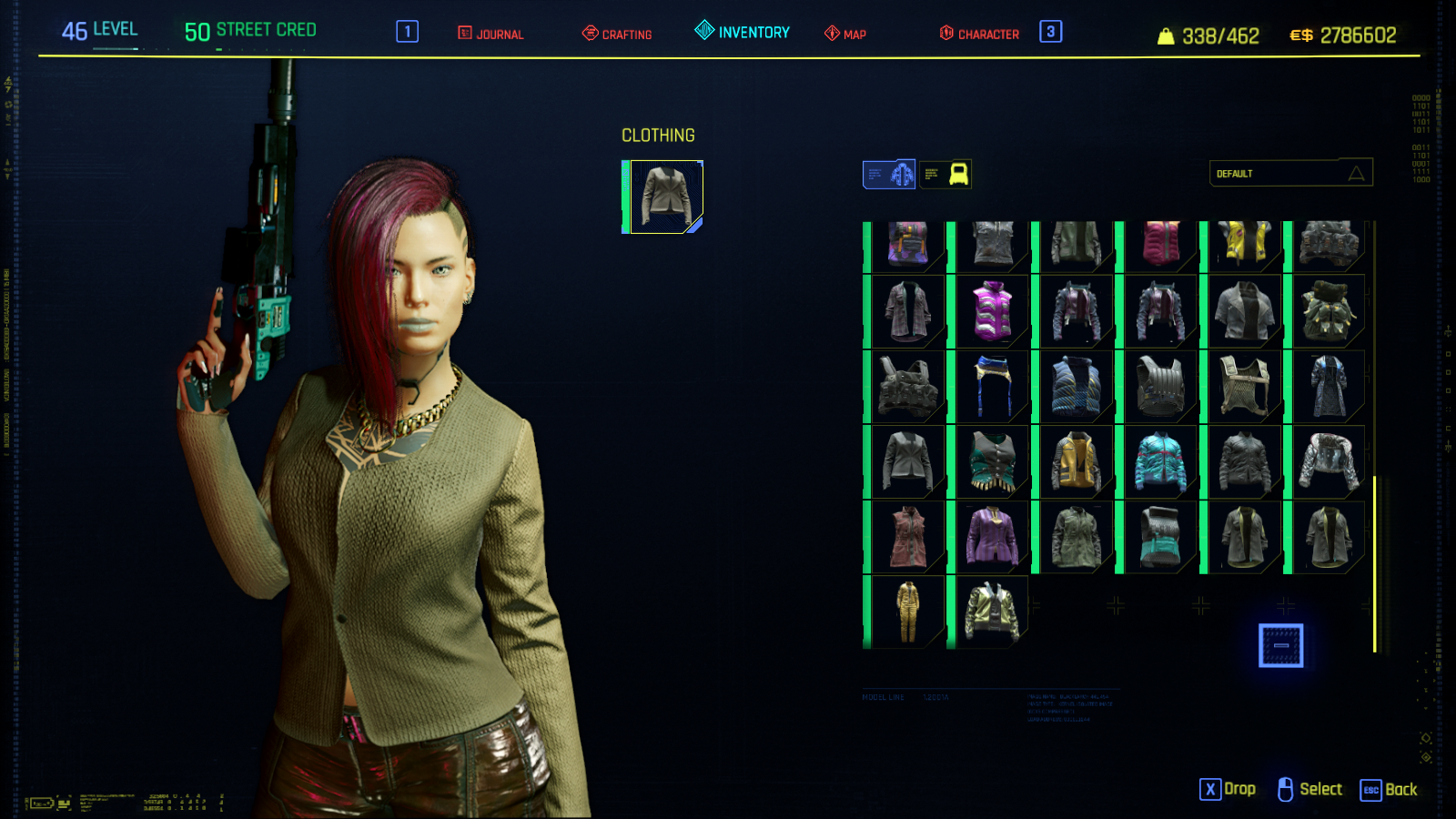The width and height of the screenshot is (1456, 819).
Task: Open the Default sorting dropdown
Action: [1290, 173]
